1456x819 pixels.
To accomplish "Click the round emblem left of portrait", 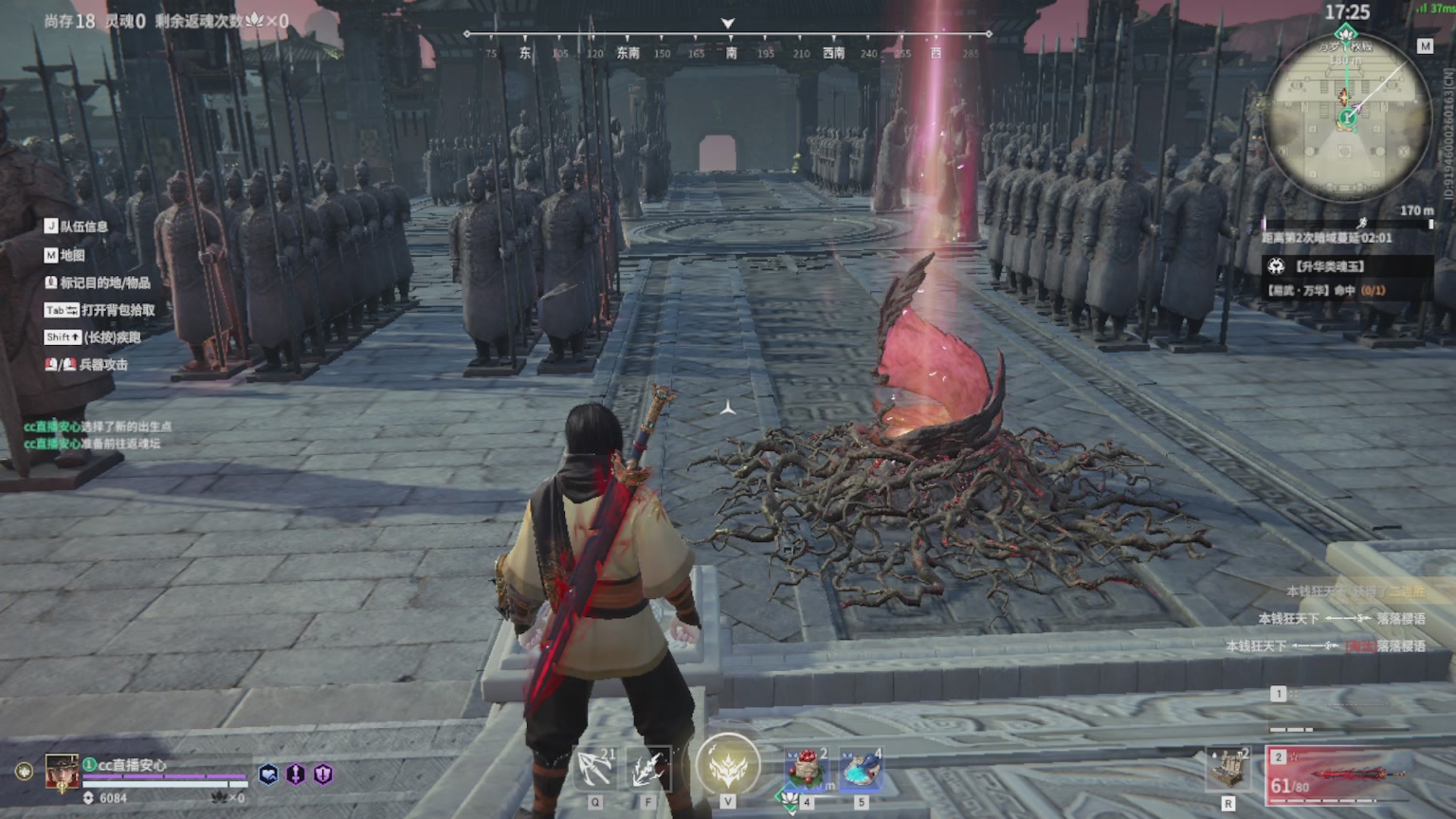I will point(24,772).
